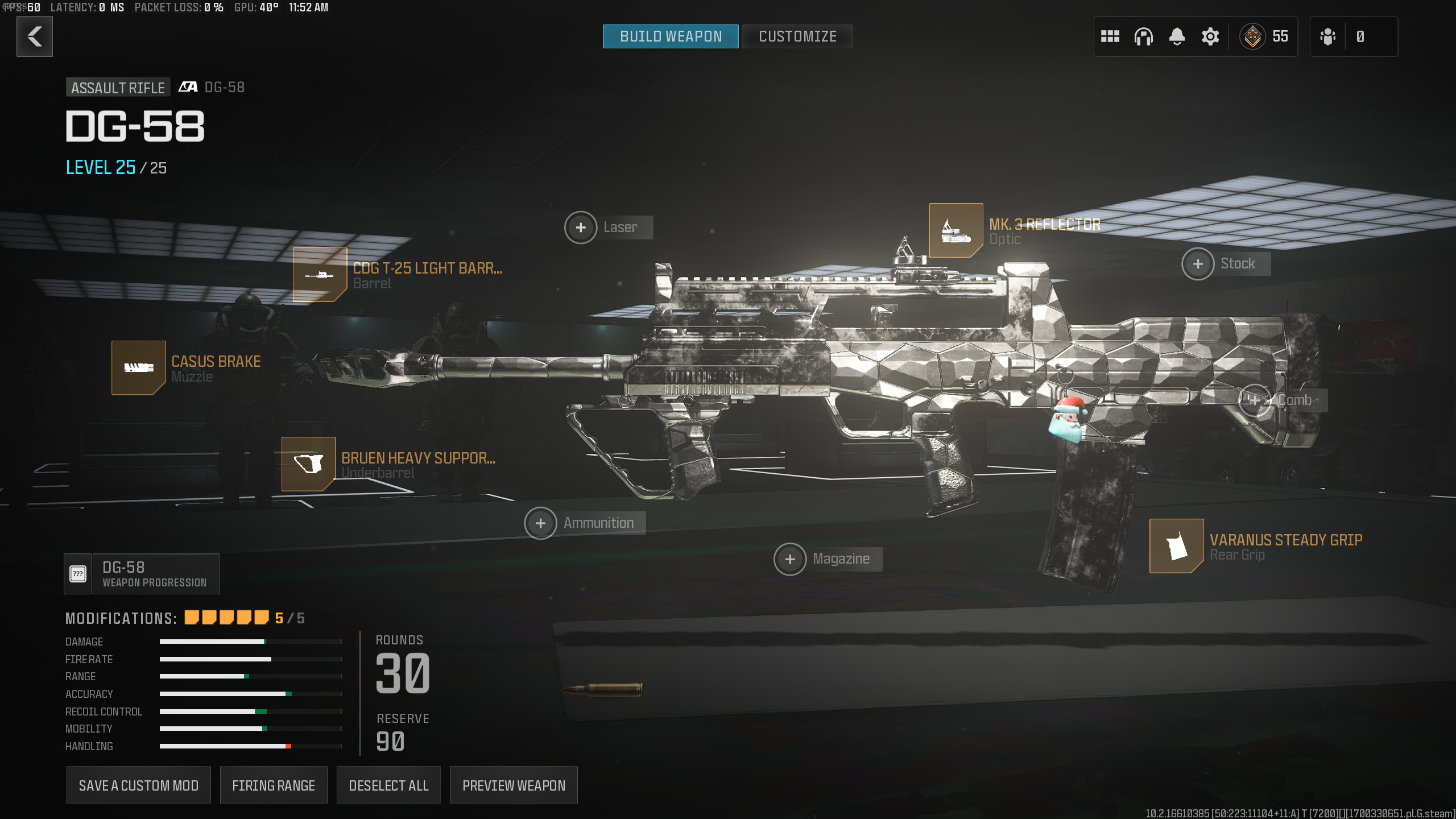Switch to the Customize tab
This screenshot has width=1456, height=819.
point(797,36)
